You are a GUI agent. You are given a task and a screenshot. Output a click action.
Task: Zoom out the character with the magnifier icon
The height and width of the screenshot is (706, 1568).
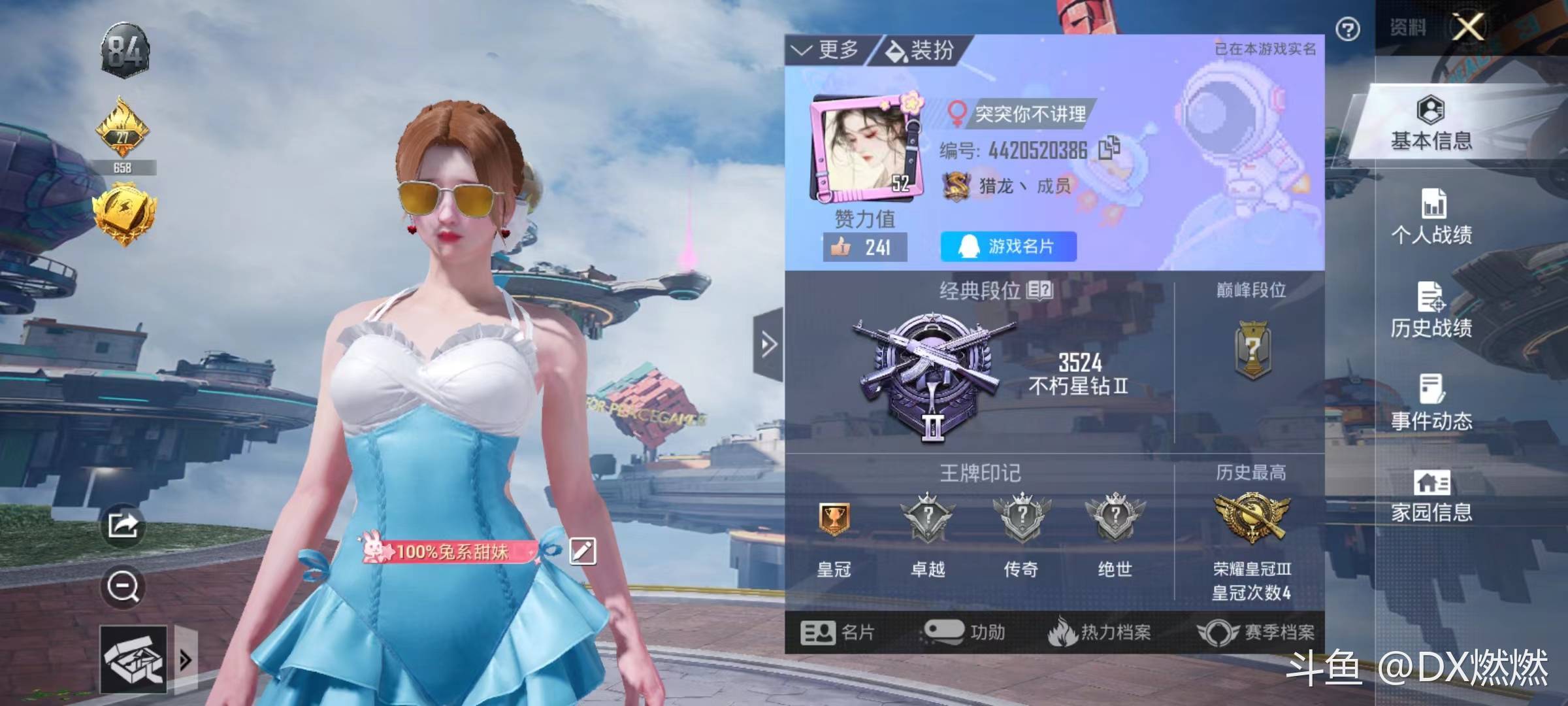(123, 586)
